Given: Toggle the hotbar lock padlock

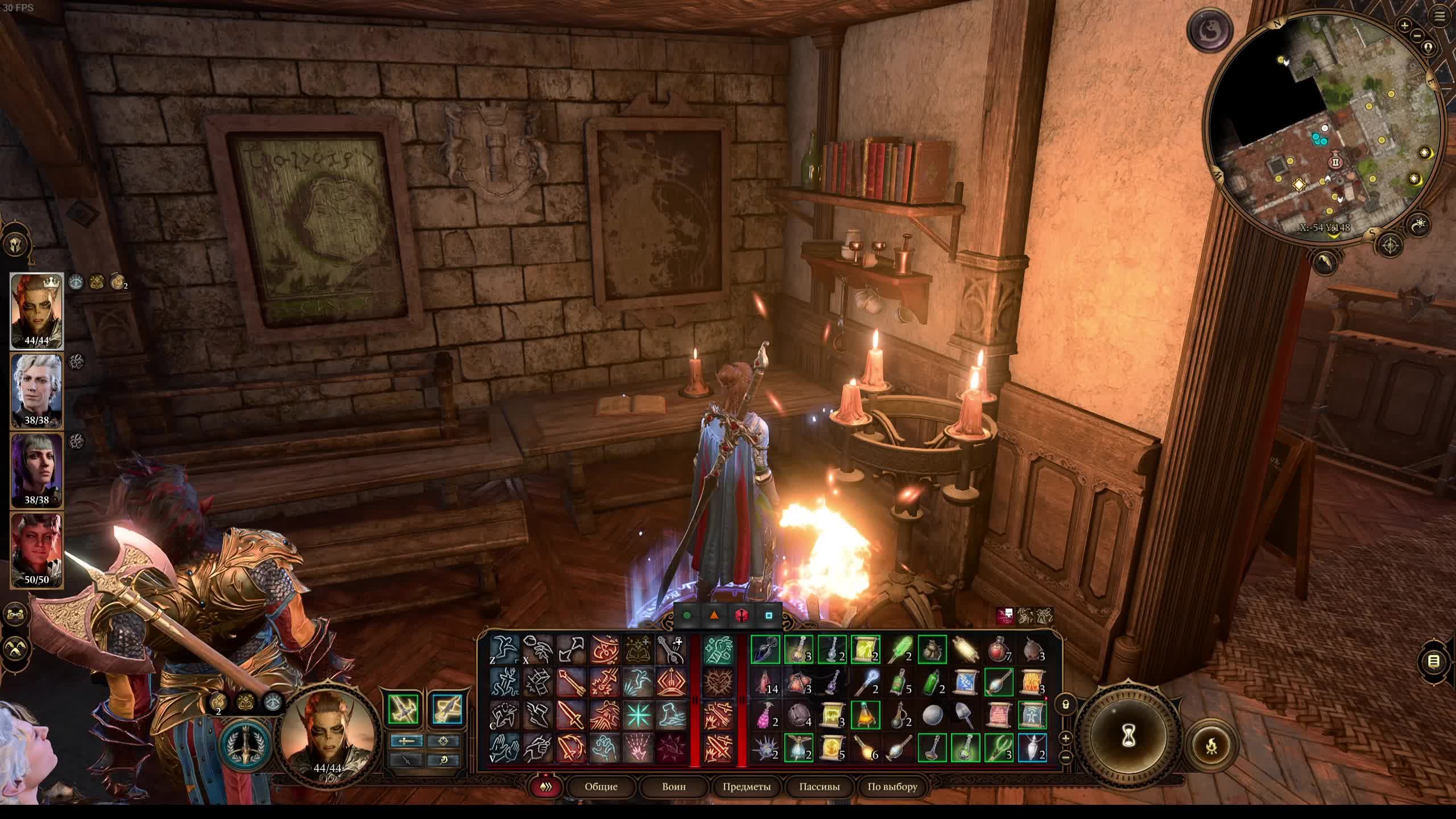Looking at the screenshot, I should tap(1065, 705).
